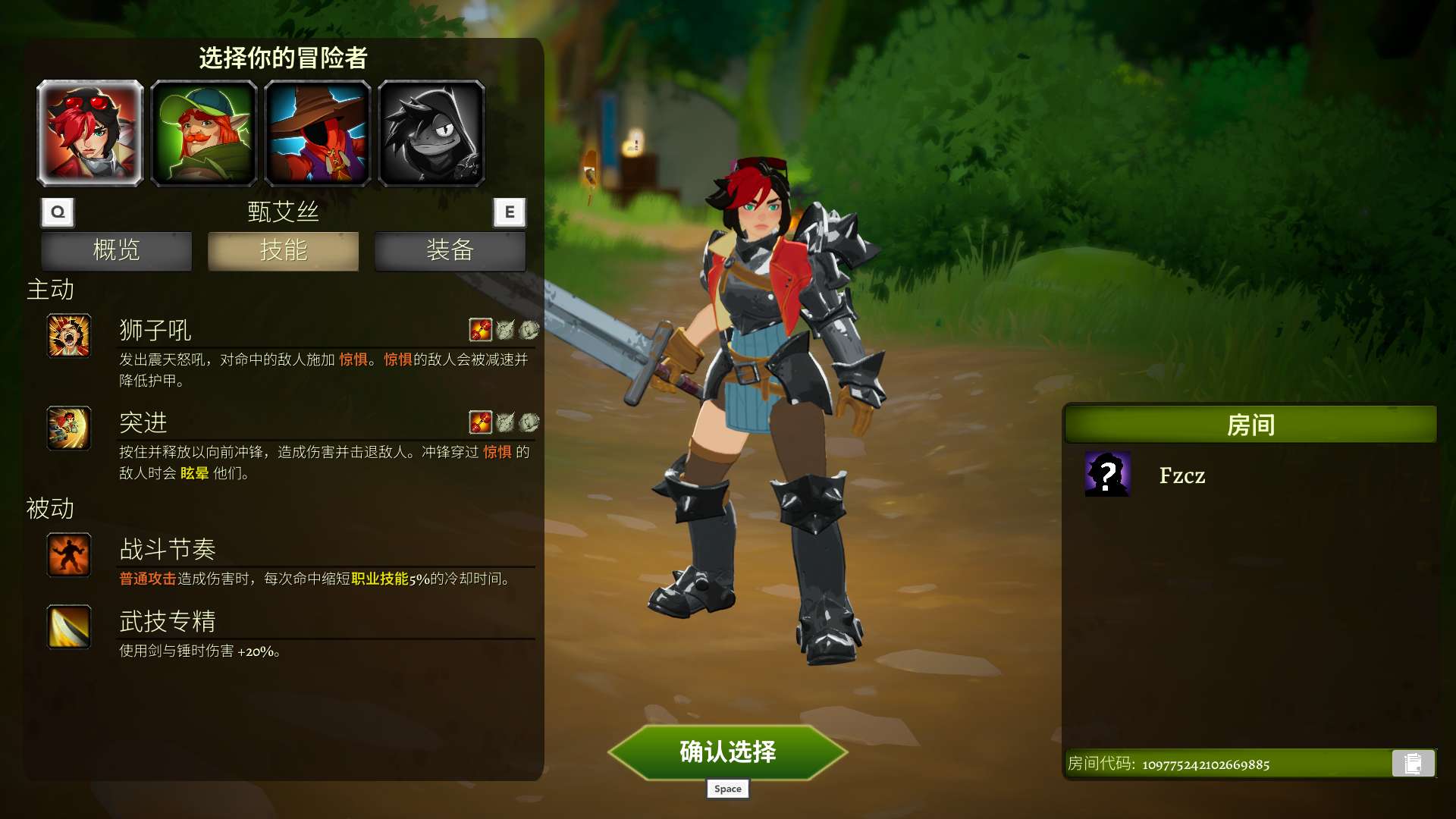This screenshot has width=1456, height=819.
Task: Select the wizard with purple hat portrait
Action: click(x=318, y=133)
